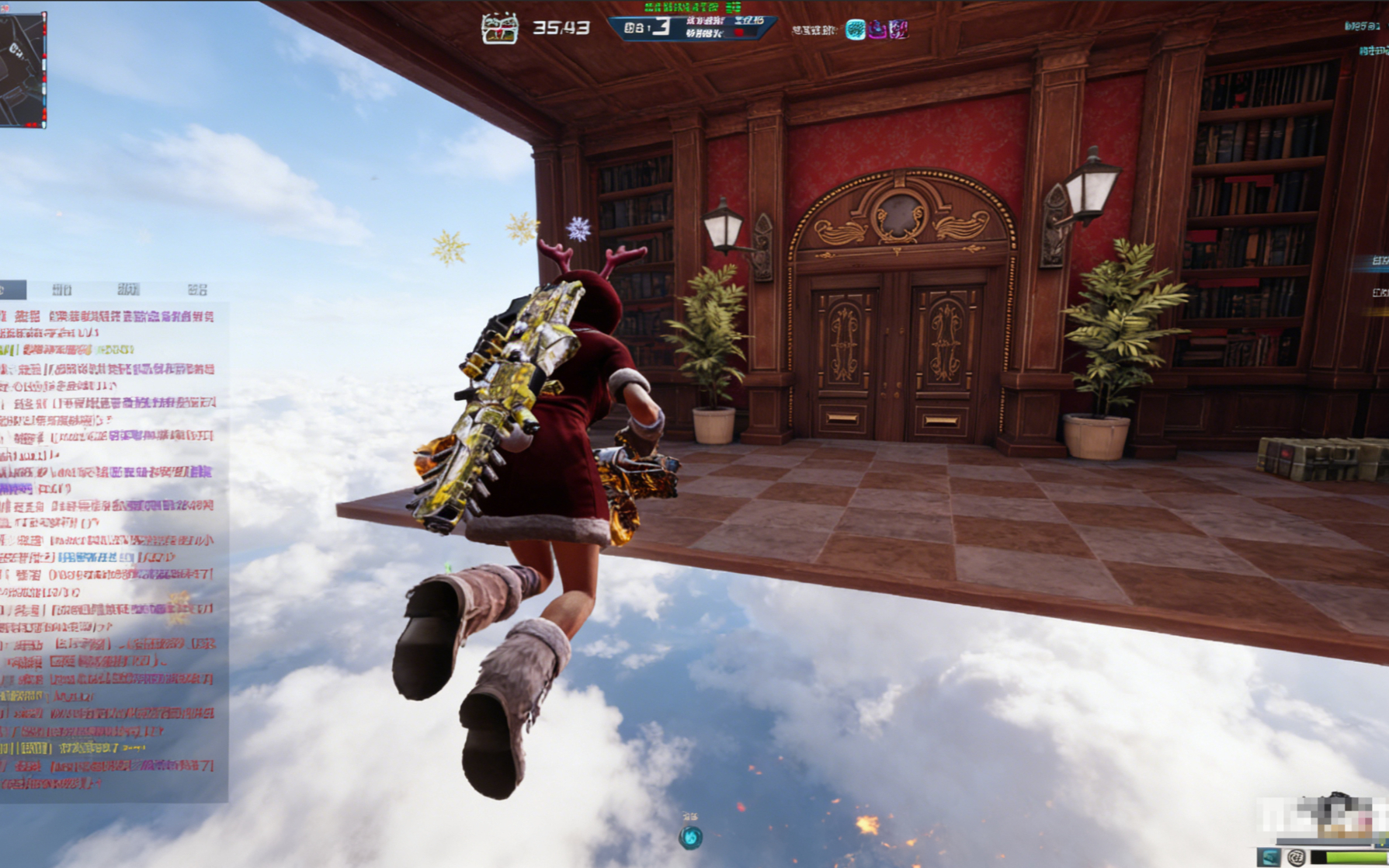Switch to the fourth chat tab
This screenshot has width=1389, height=868.
point(197,290)
